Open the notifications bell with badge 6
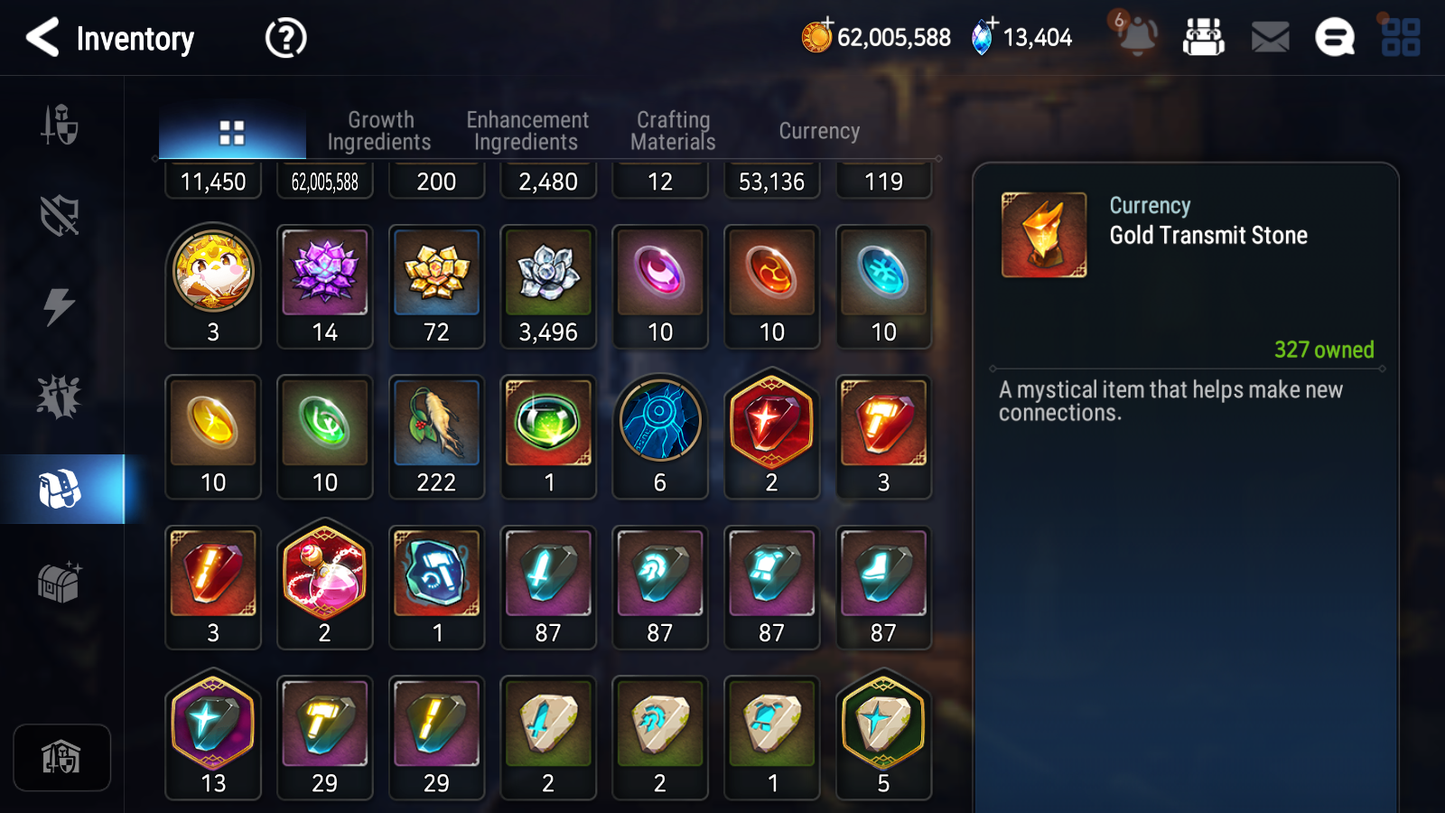This screenshot has width=1445, height=813. coord(1135,37)
